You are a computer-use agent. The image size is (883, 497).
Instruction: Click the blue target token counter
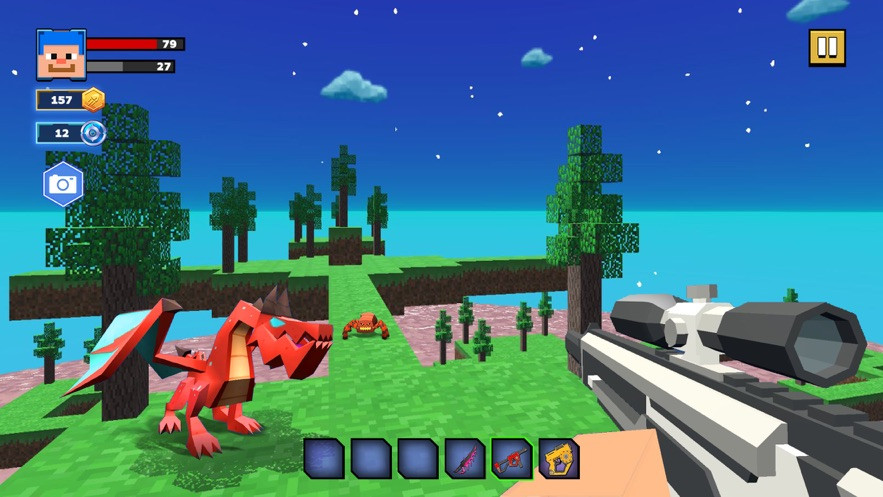[x=70, y=133]
